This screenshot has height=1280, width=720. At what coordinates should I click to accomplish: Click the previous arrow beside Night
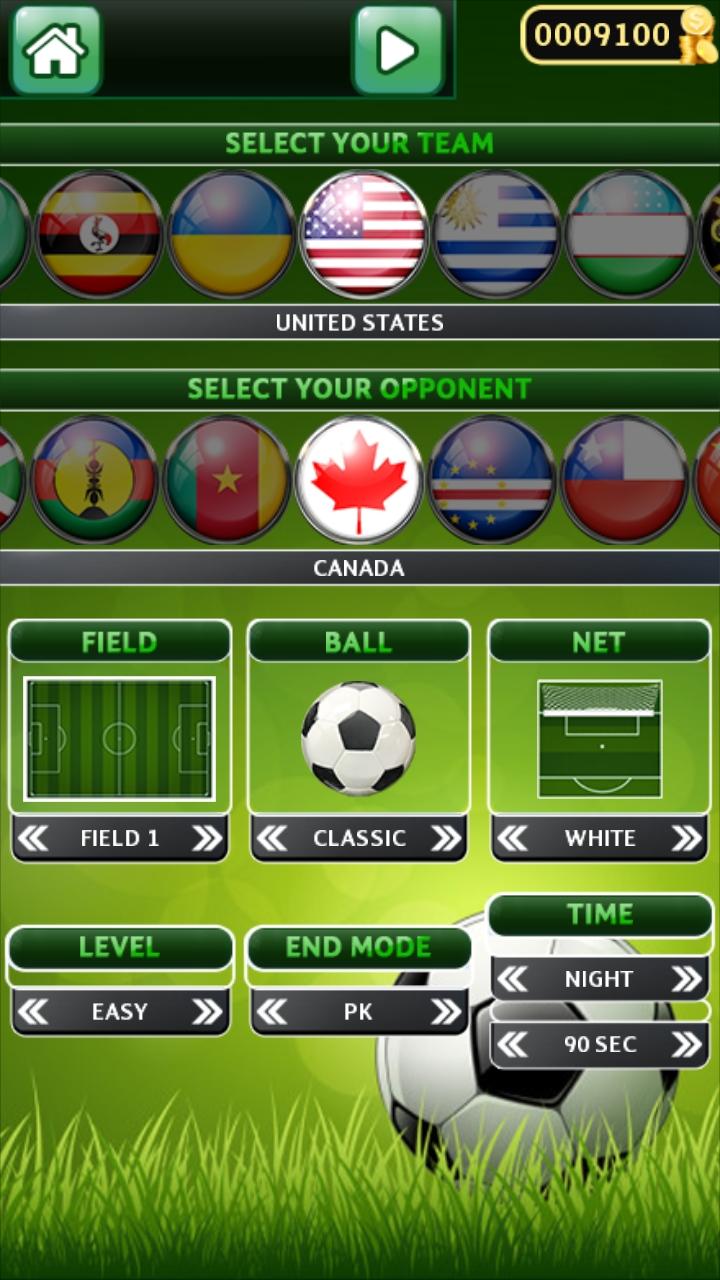[512, 979]
